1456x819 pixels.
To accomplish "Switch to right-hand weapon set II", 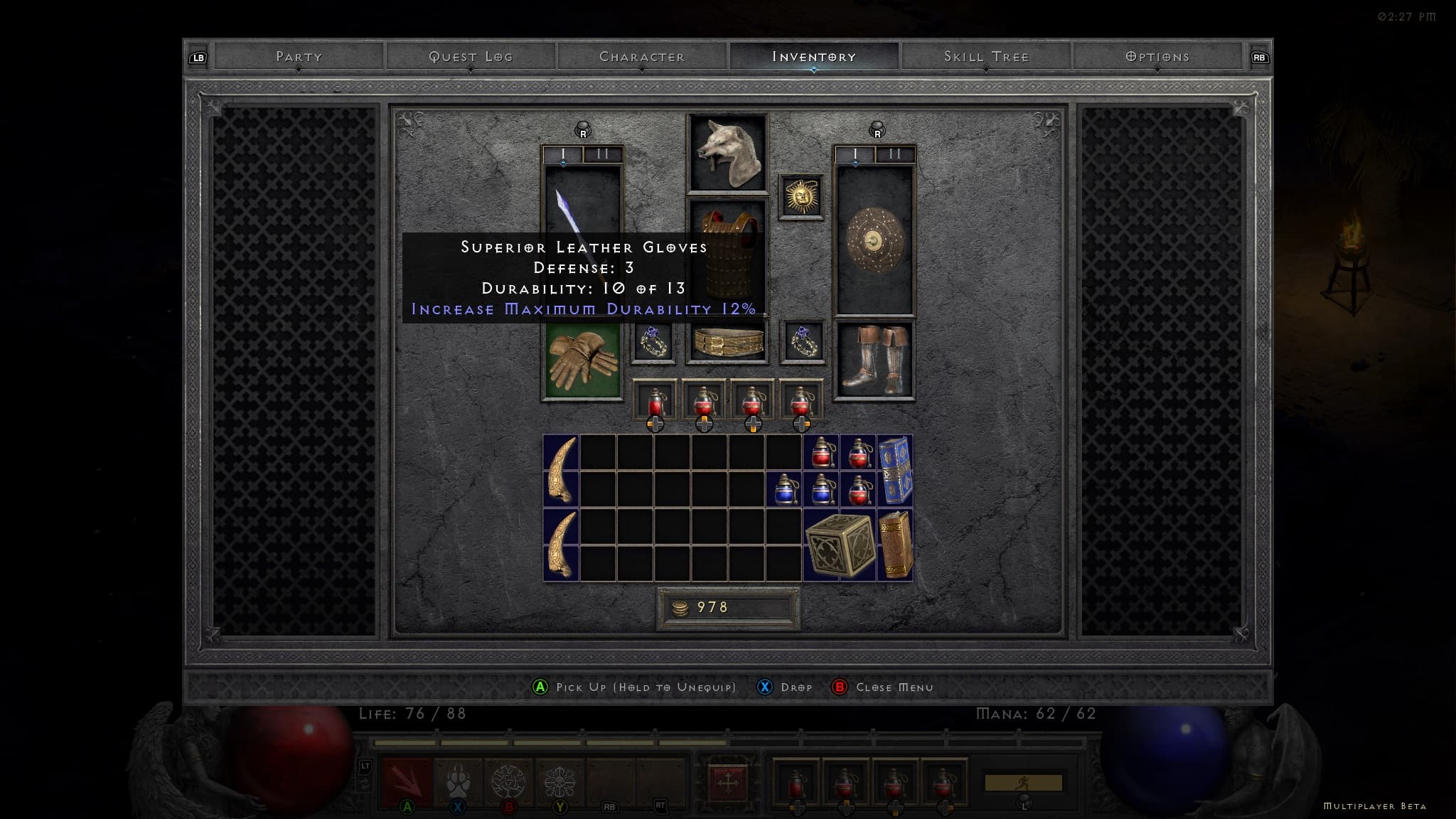I will coord(895,154).
